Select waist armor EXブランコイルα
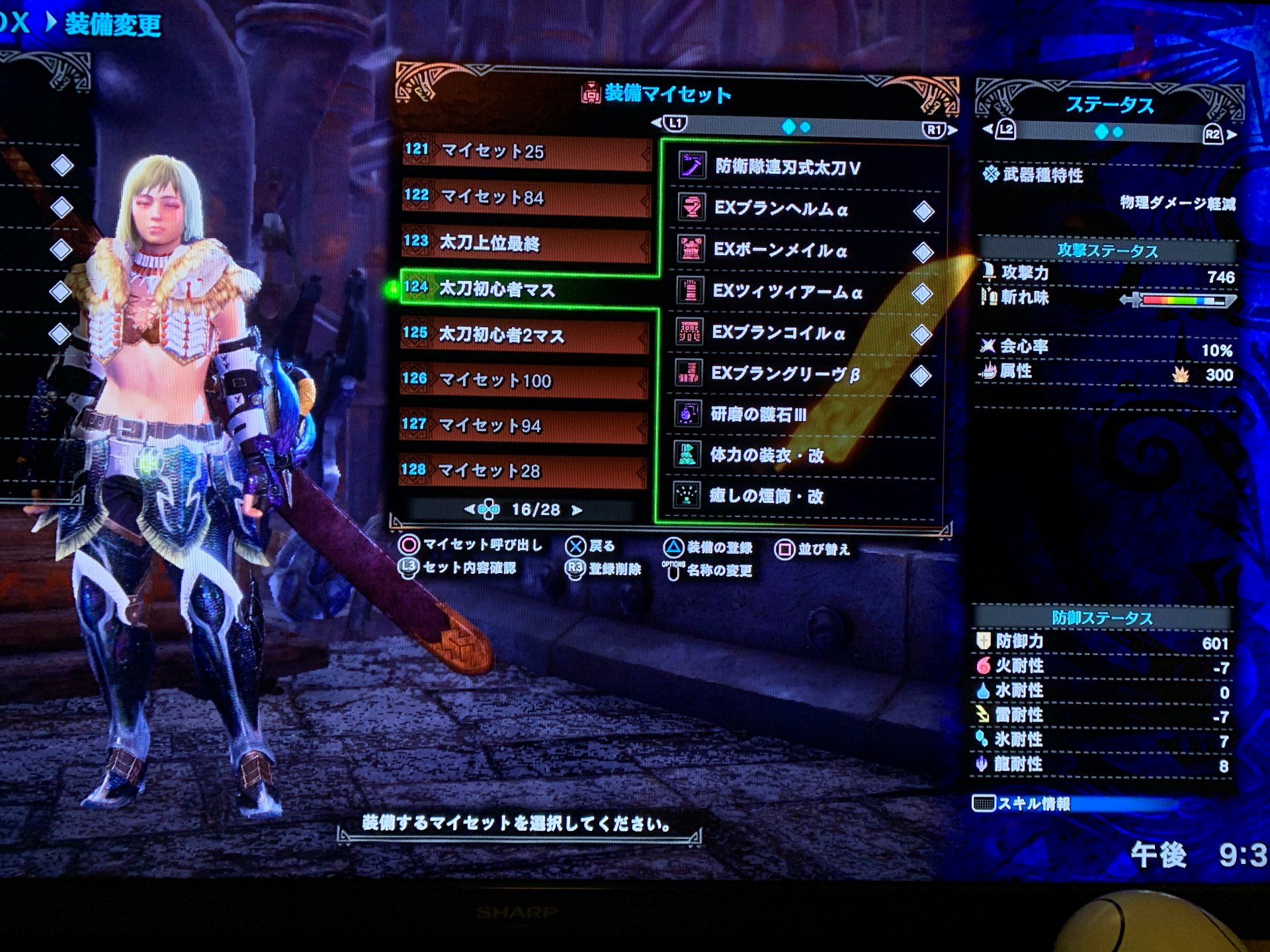The image size is (1270, 952). tap(779, 333)
